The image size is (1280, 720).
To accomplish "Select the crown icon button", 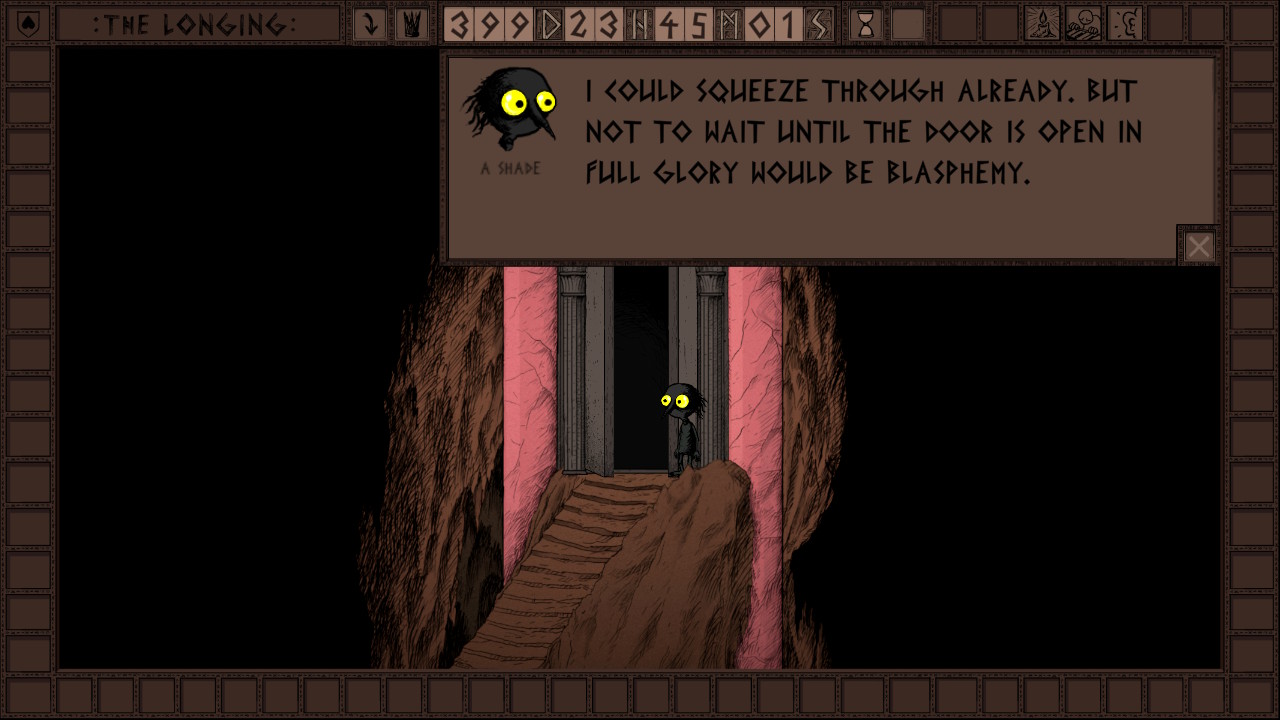I will tap(410, 24).
